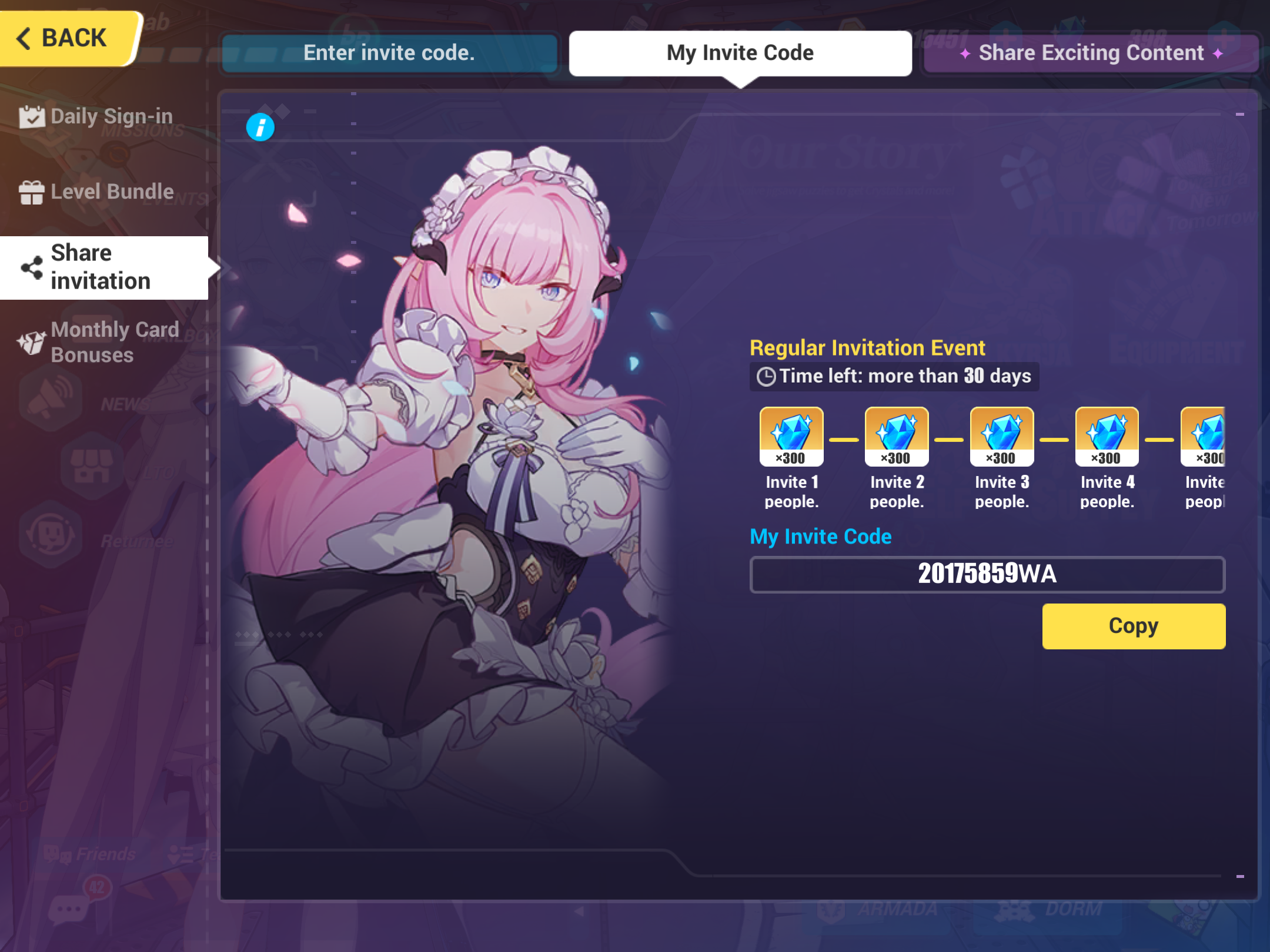
Task: Select the My Invite Code tab
Action: 739,52
